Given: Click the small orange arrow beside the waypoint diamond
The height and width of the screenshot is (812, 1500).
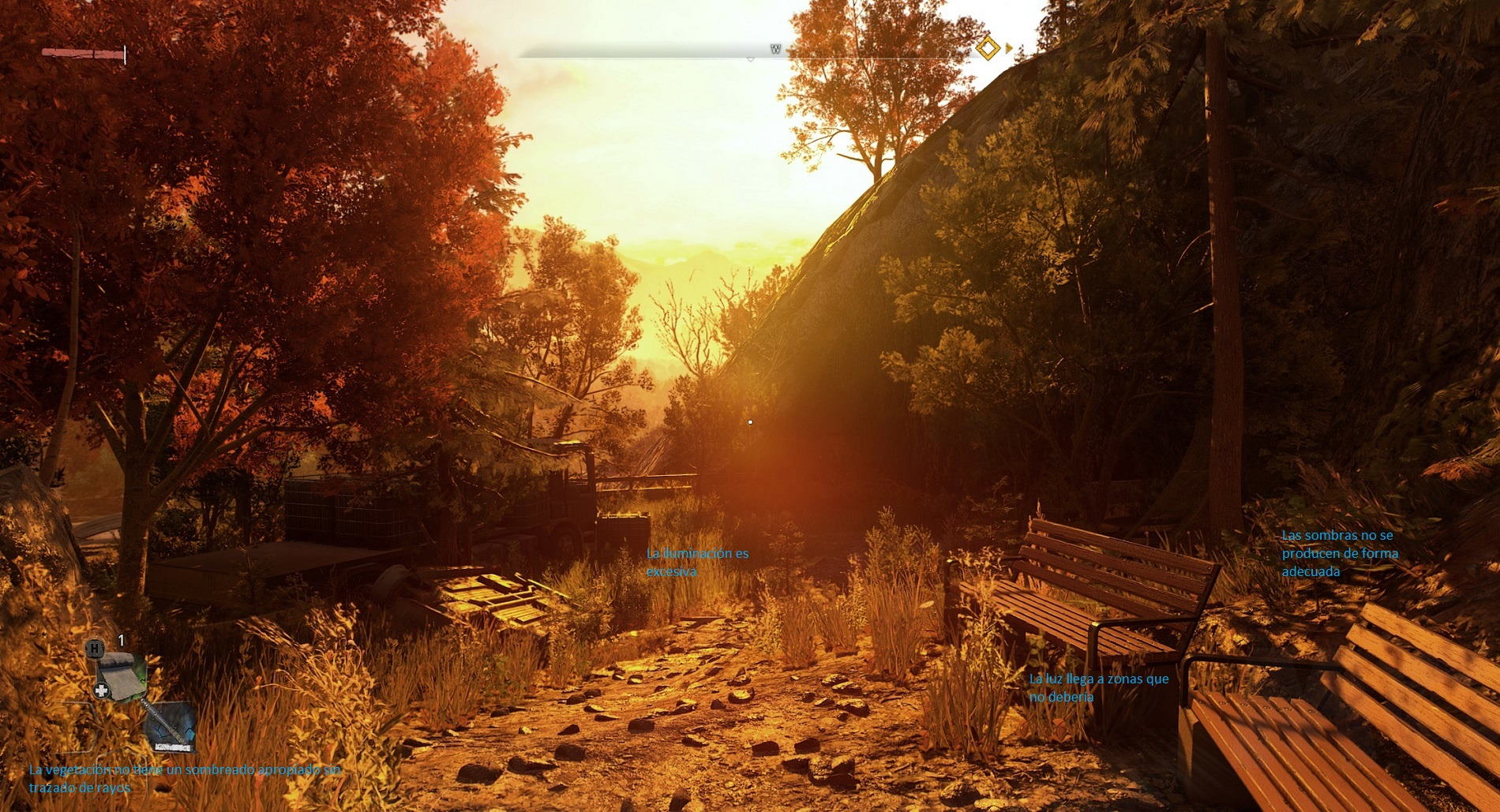Looking at the screenshot, I should [x=1008, y=48].
